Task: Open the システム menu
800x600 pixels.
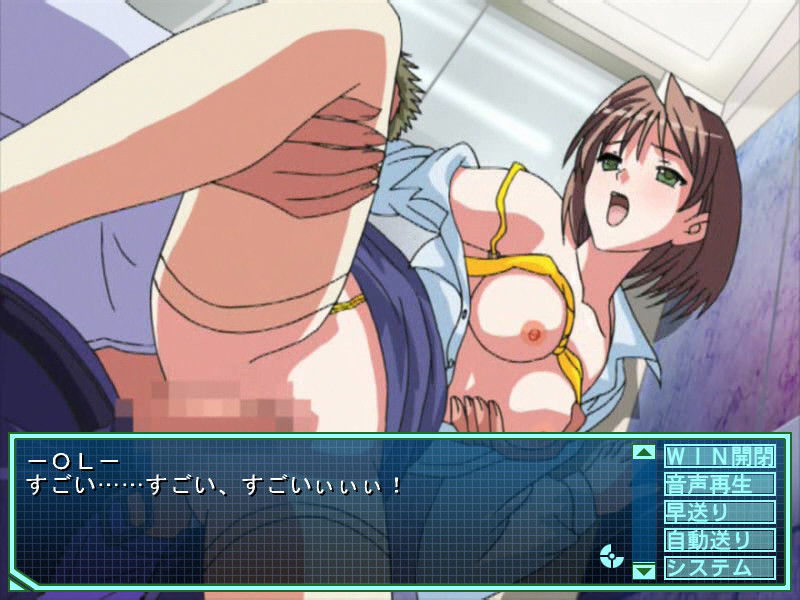Action: pyautogui.click(x=720, y=567)
